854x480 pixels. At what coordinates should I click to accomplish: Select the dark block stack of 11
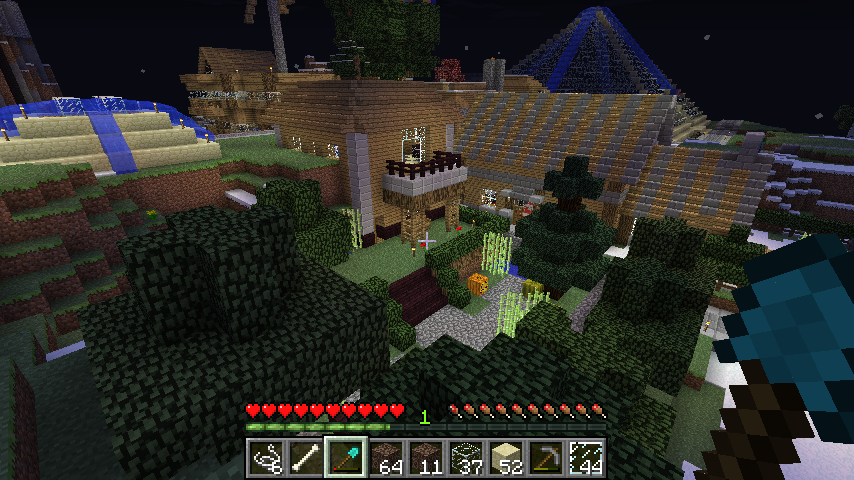(x=426, y=458)
